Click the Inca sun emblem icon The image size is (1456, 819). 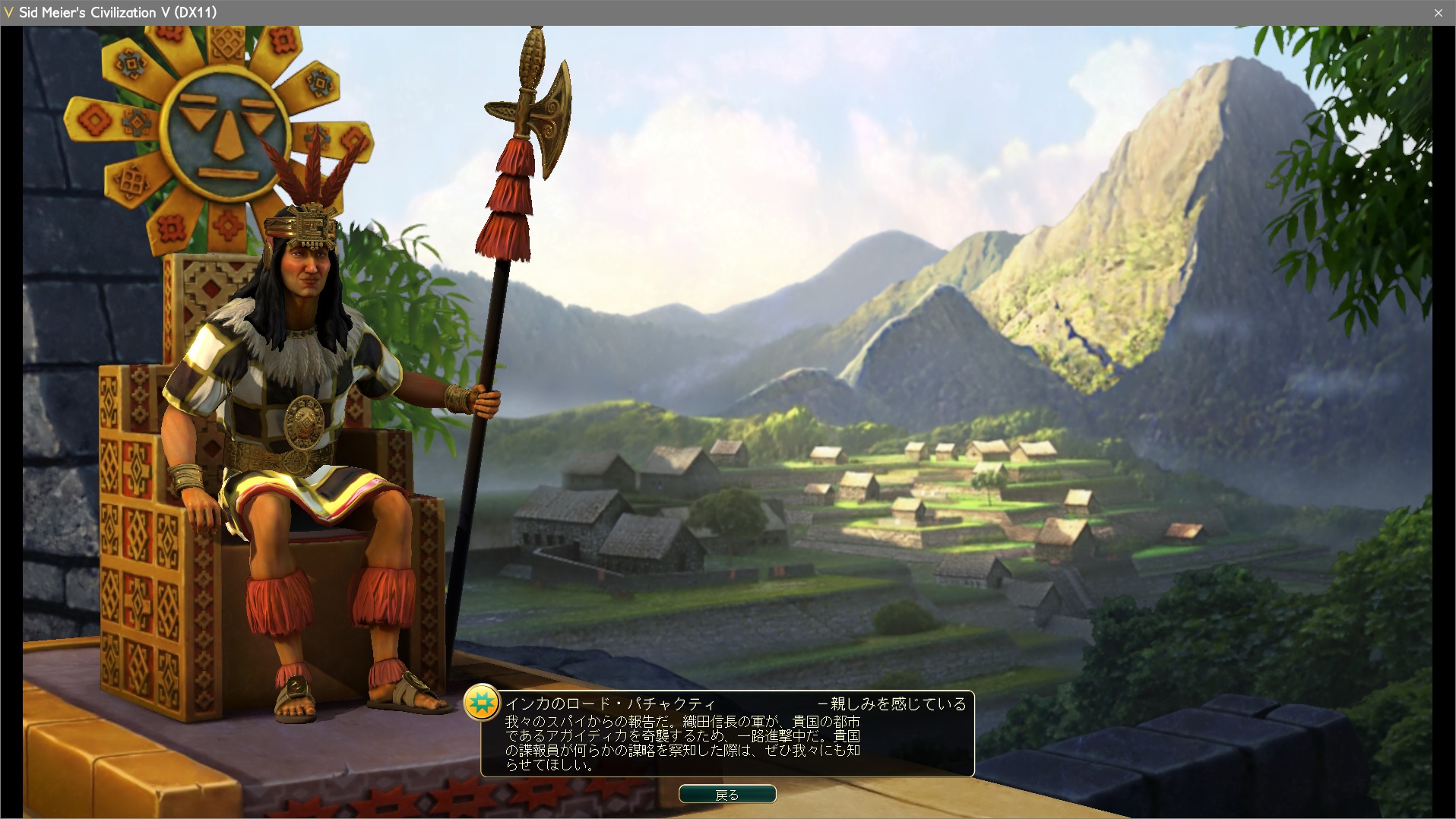point(482,703)
